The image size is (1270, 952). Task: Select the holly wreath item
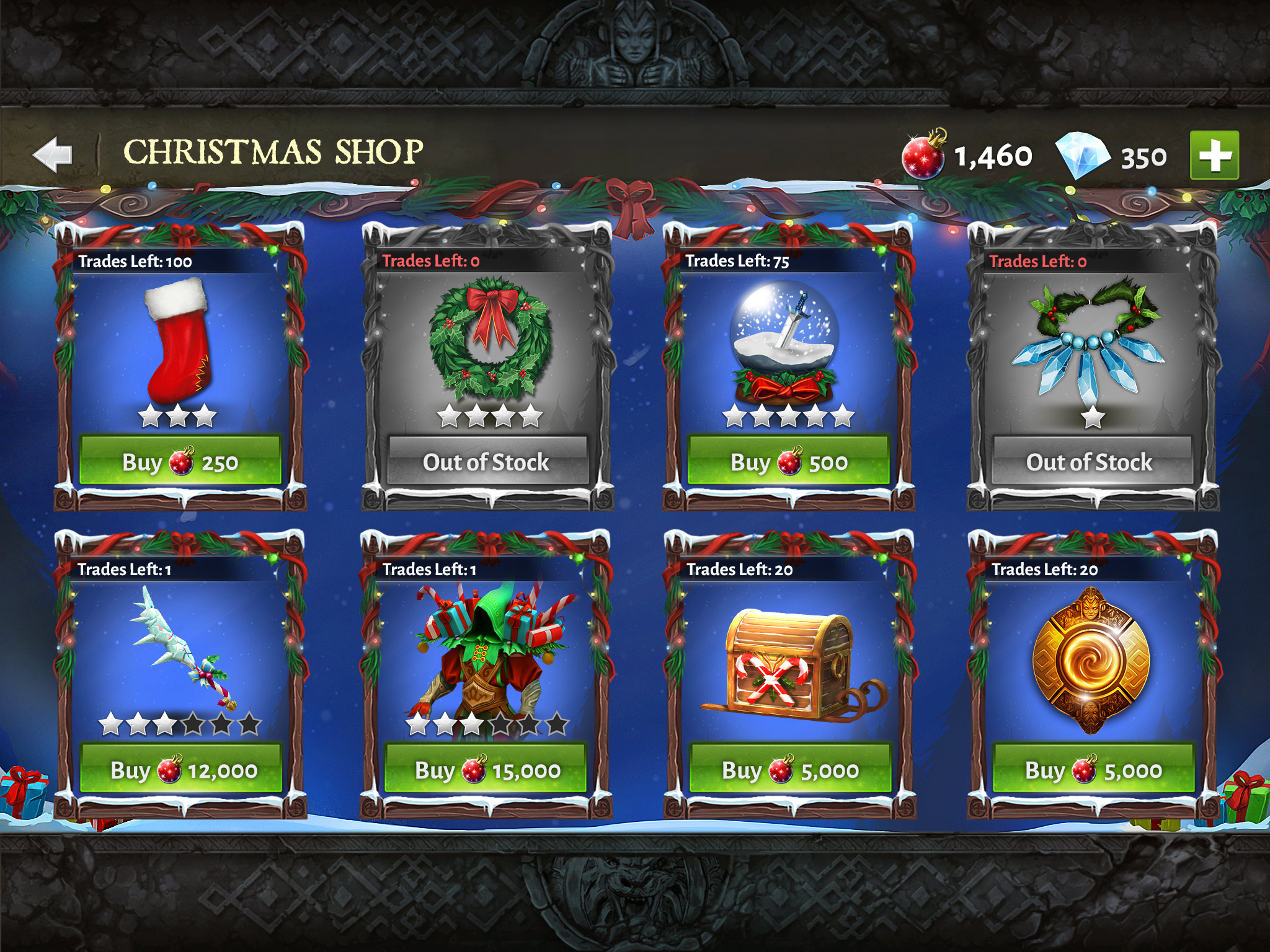490,338
